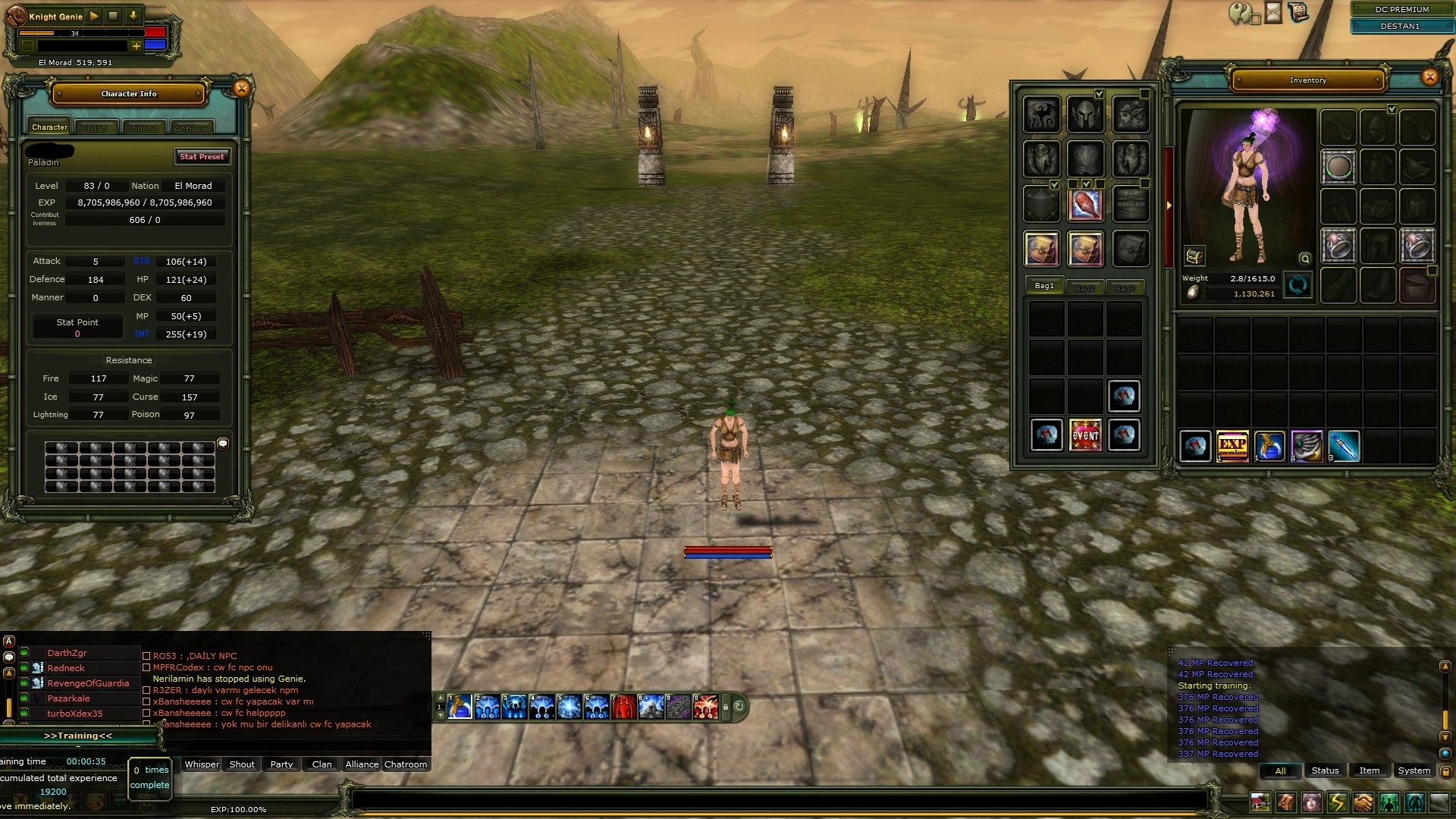1456x819 pixels.
Task: Open the Whisper chat channel
Action: click(202, 764)
